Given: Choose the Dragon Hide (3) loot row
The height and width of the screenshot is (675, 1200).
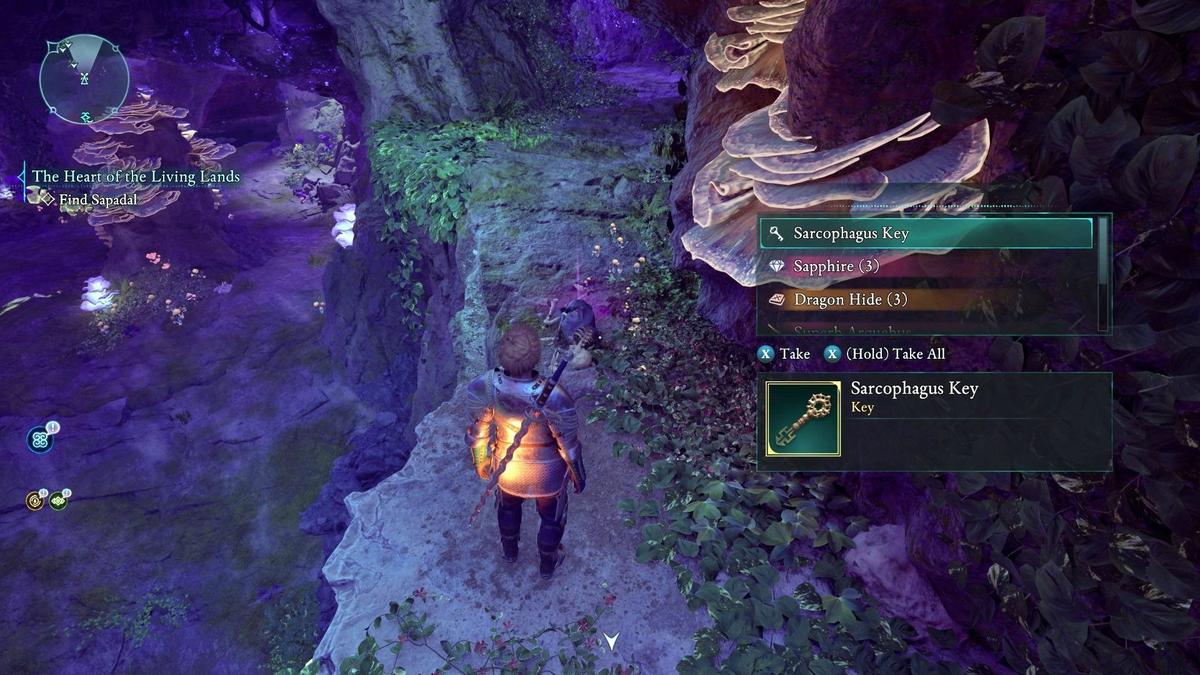Looking at the screenshot, I should (925, 299).
